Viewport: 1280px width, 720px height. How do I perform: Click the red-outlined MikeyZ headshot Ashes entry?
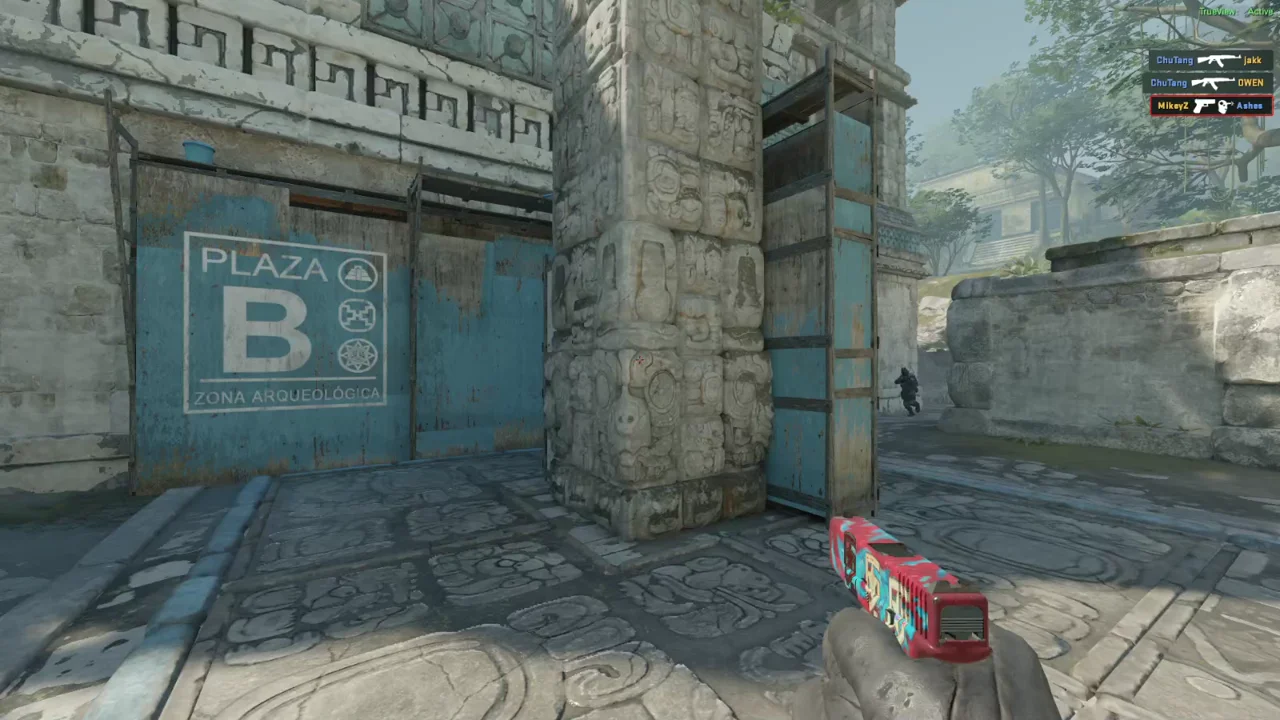click(1210, 106)
